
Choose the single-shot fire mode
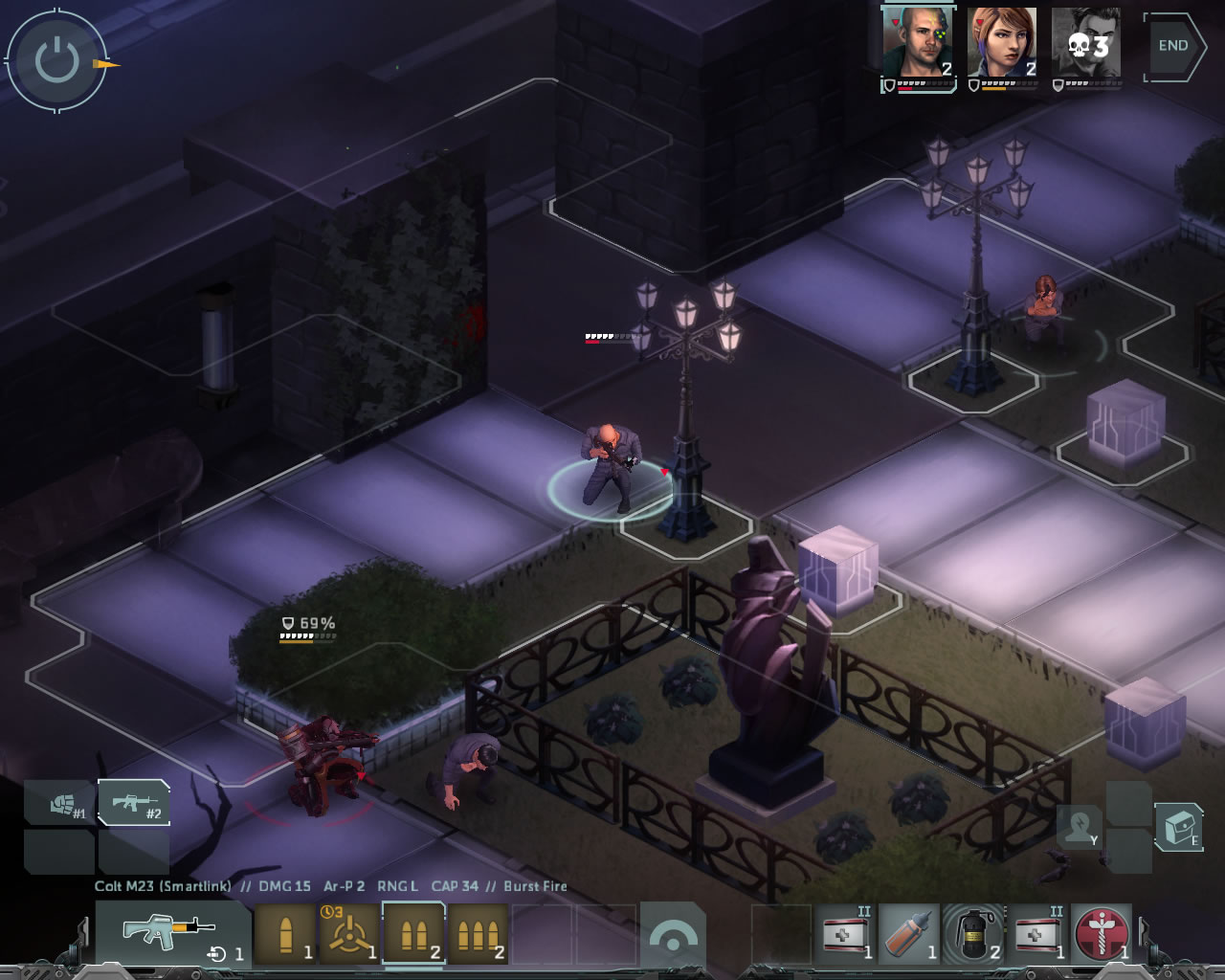(285, 934)
